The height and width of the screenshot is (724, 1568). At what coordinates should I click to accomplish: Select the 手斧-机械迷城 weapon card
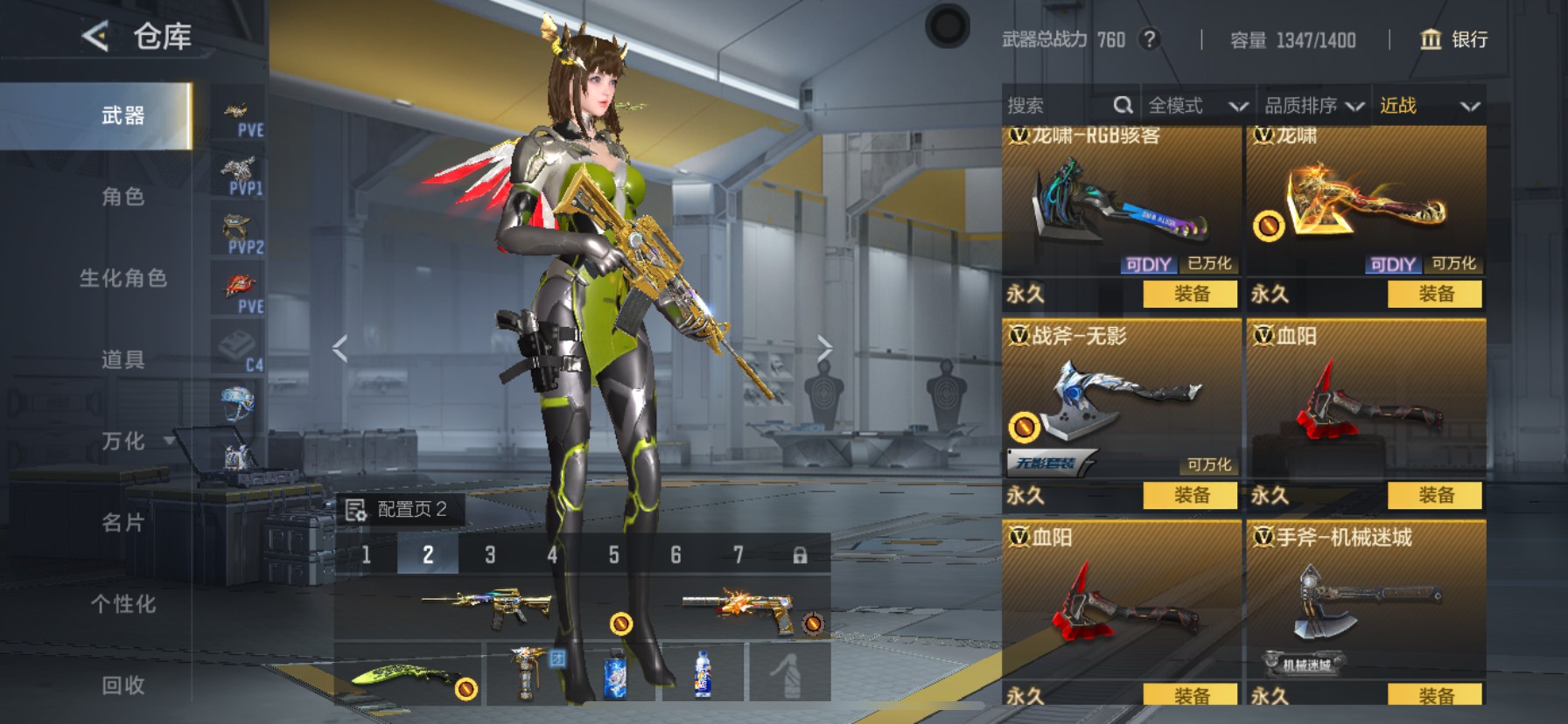[x=1365, y=603]
